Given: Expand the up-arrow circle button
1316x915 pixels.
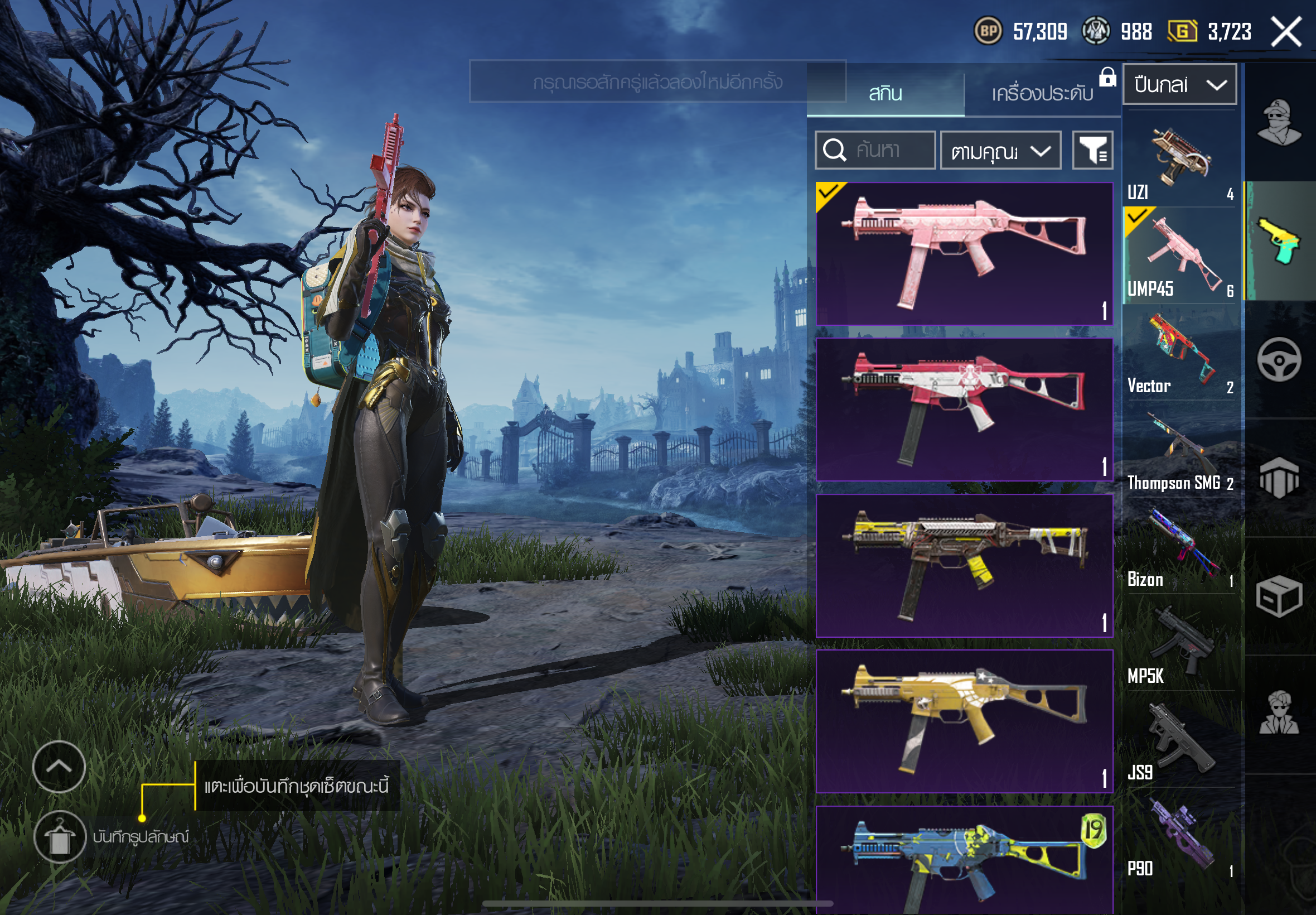Looking at the screenshot, I should 59,767.
